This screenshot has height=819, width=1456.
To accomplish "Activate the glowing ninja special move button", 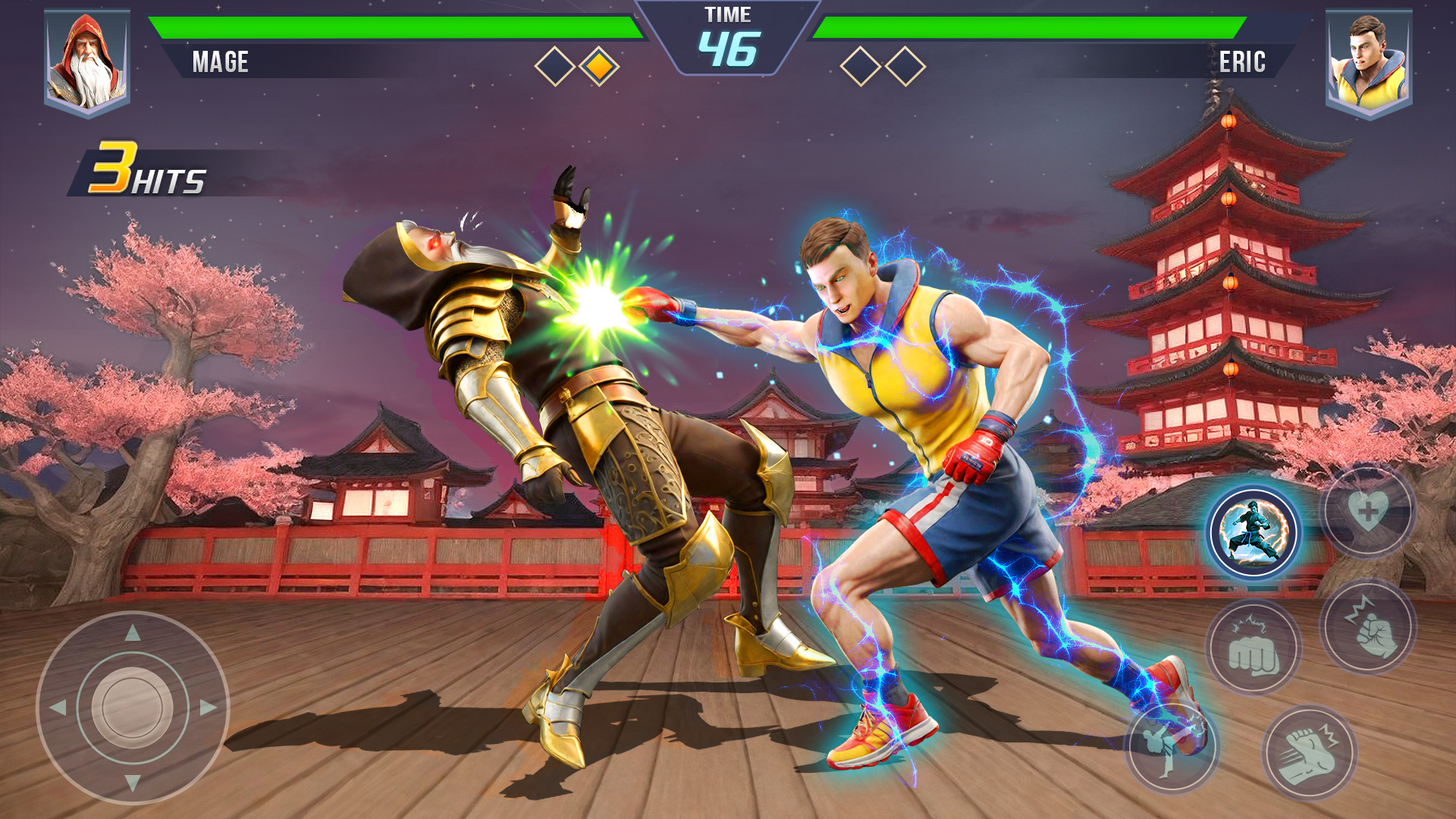I will (1254, 532).
